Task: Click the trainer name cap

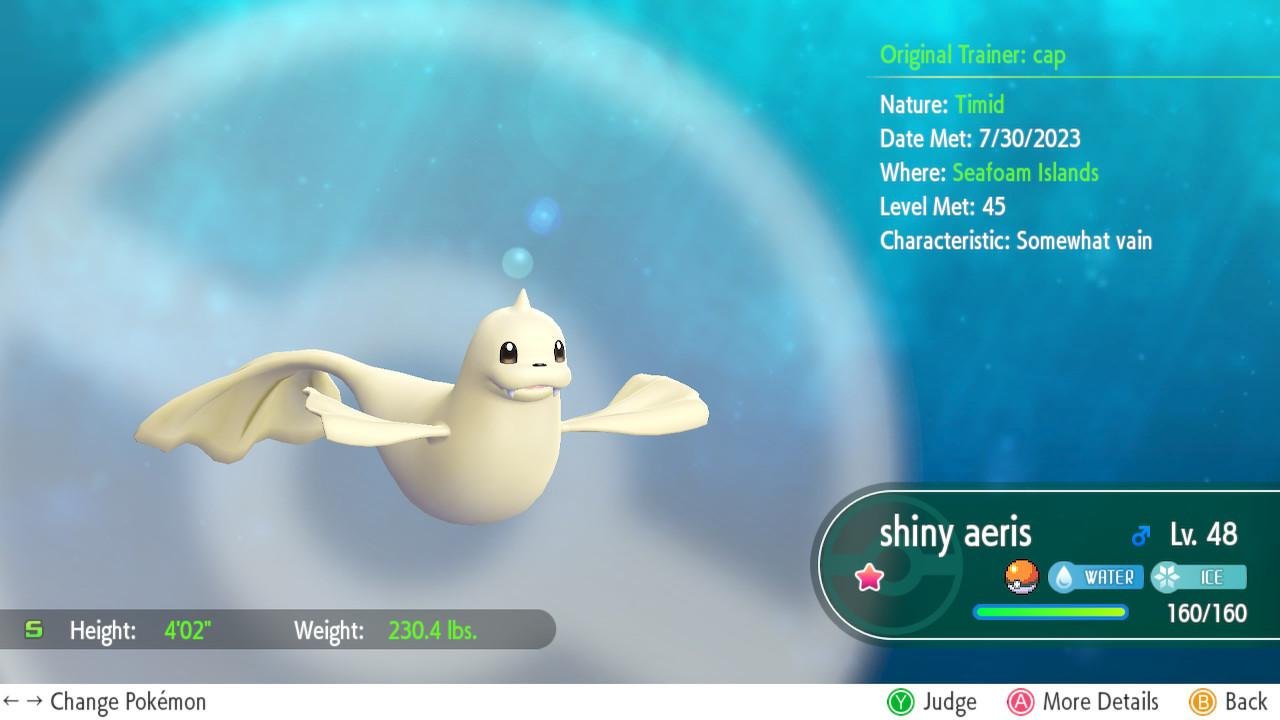Action: coord(1050,55)
